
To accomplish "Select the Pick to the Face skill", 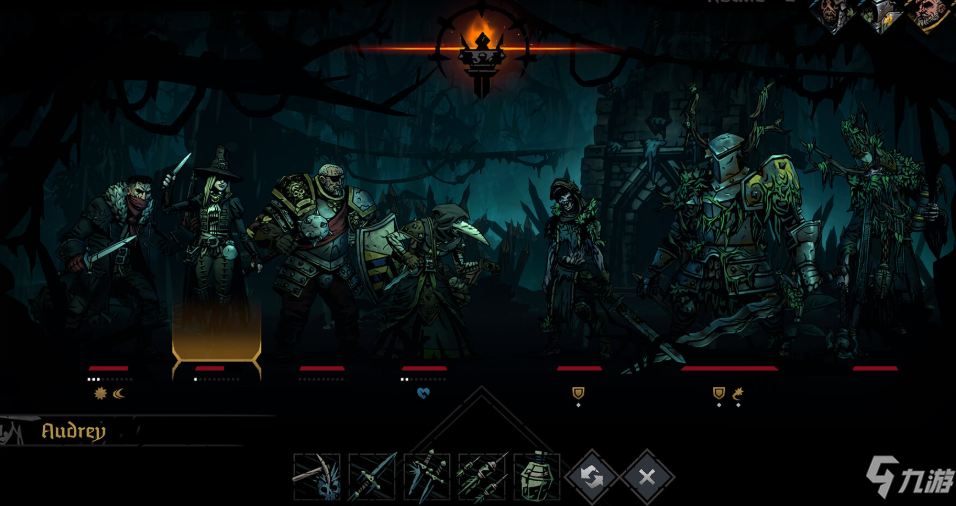I will pos(317,477).
